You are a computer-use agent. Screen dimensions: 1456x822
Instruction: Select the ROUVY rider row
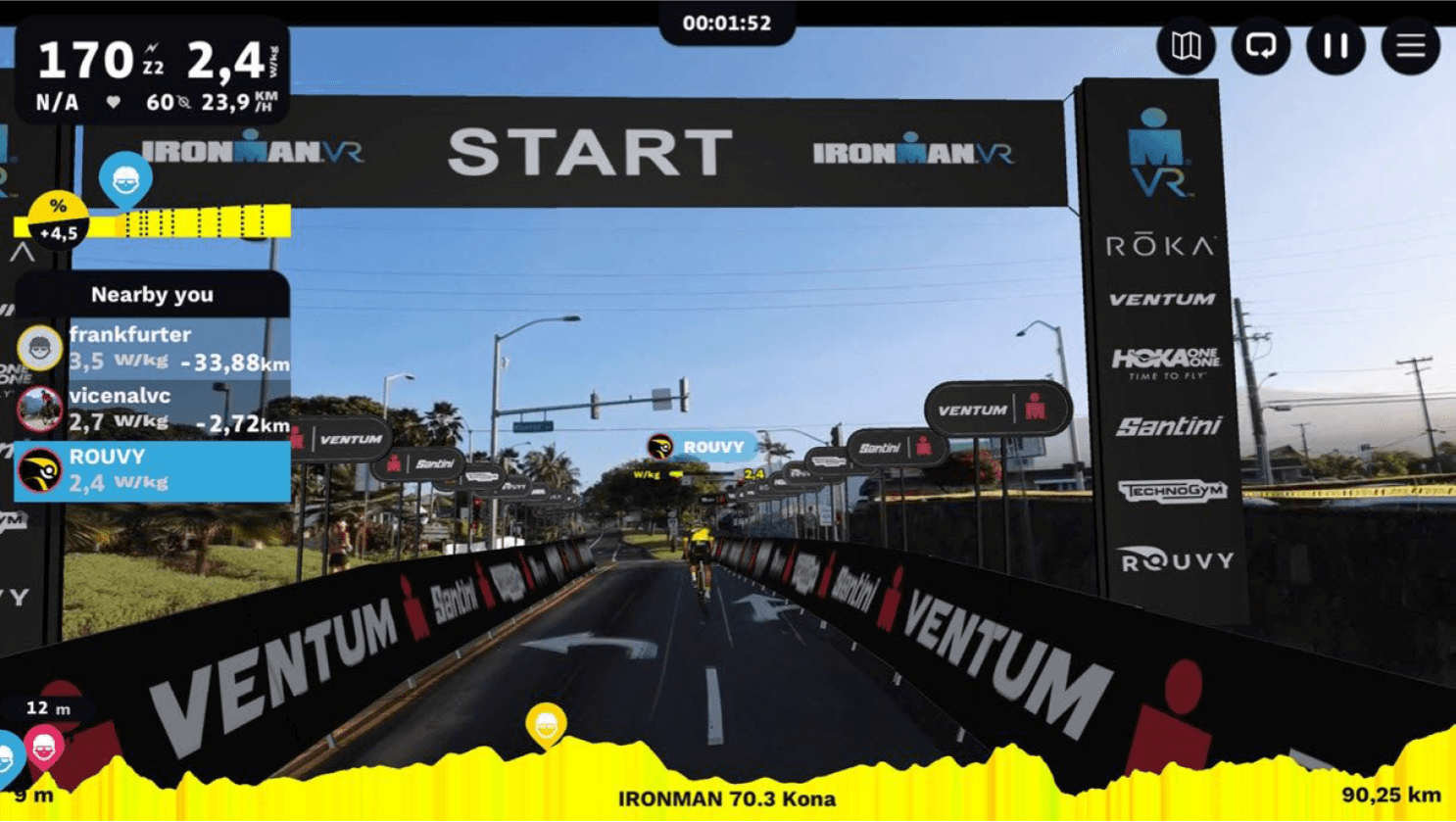click(153, 470)
